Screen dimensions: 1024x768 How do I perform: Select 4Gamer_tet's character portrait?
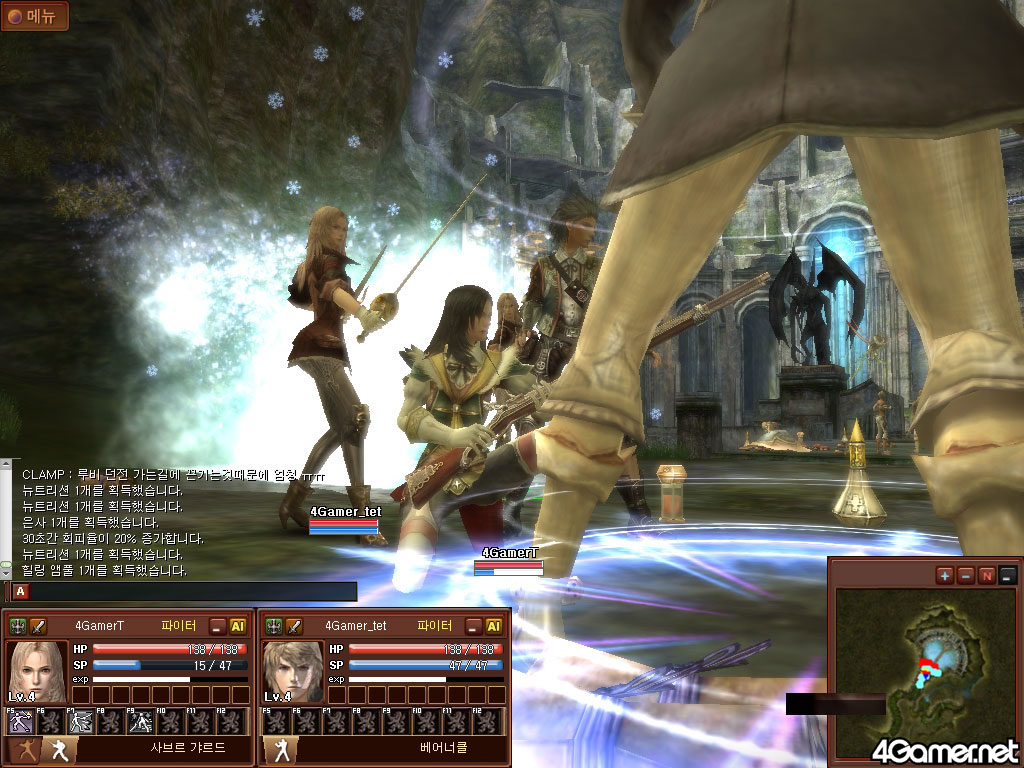pos(293,672)
